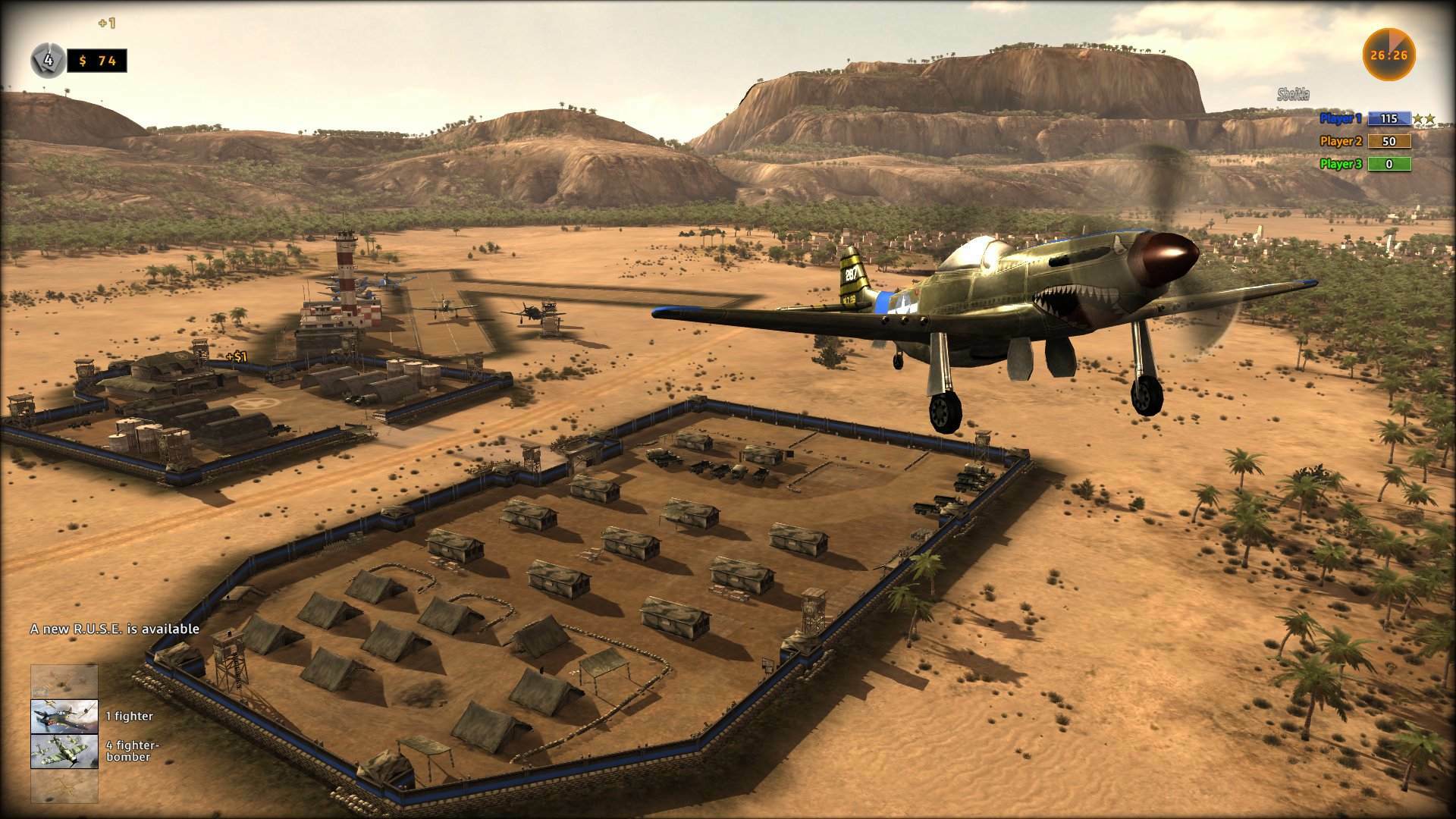Click the 26:26 mission timer clock
Viewport: 1456px width, 819px height.
(1390, 53)
